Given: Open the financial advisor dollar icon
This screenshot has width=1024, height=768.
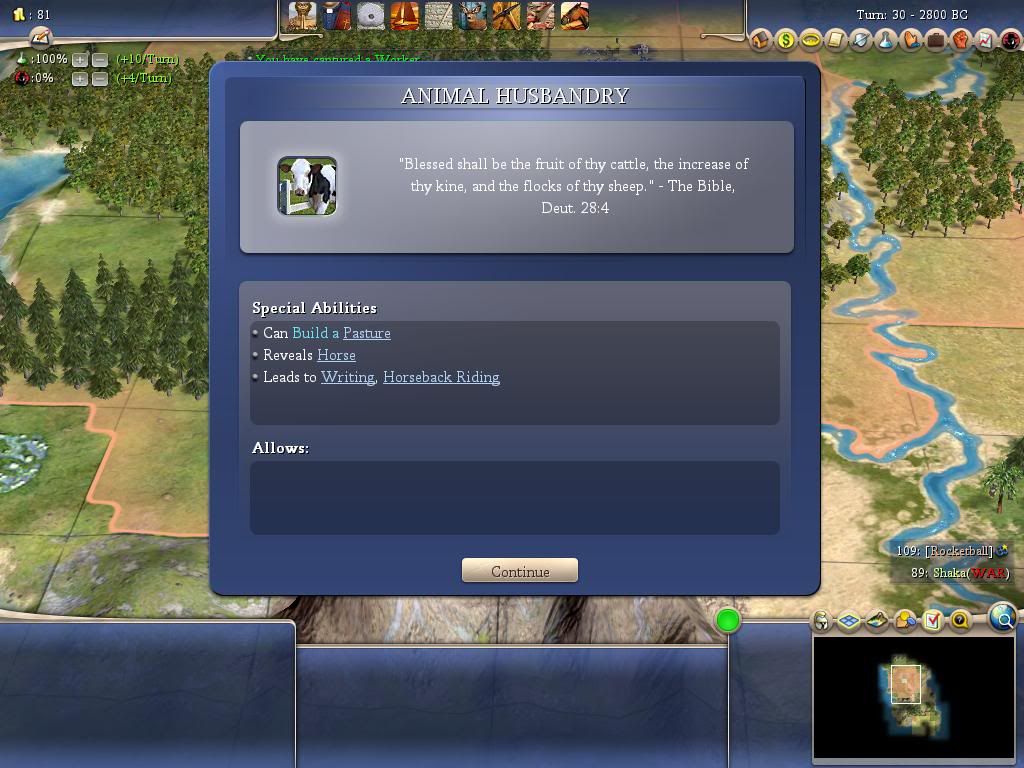Looking at the screenshot, I should pos(786,40).
